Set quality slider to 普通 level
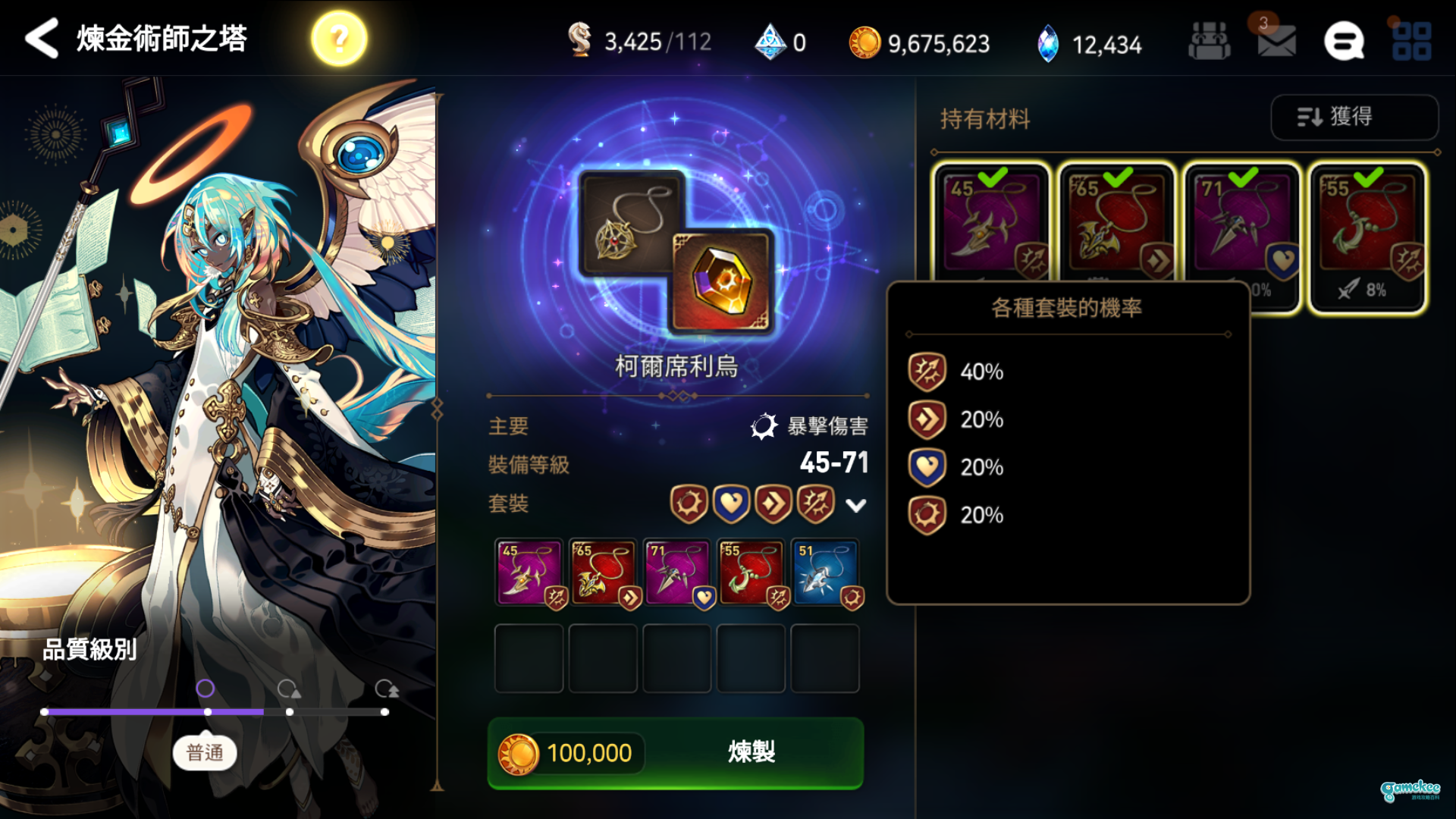 pyautogui.click(x=206, y=712)
